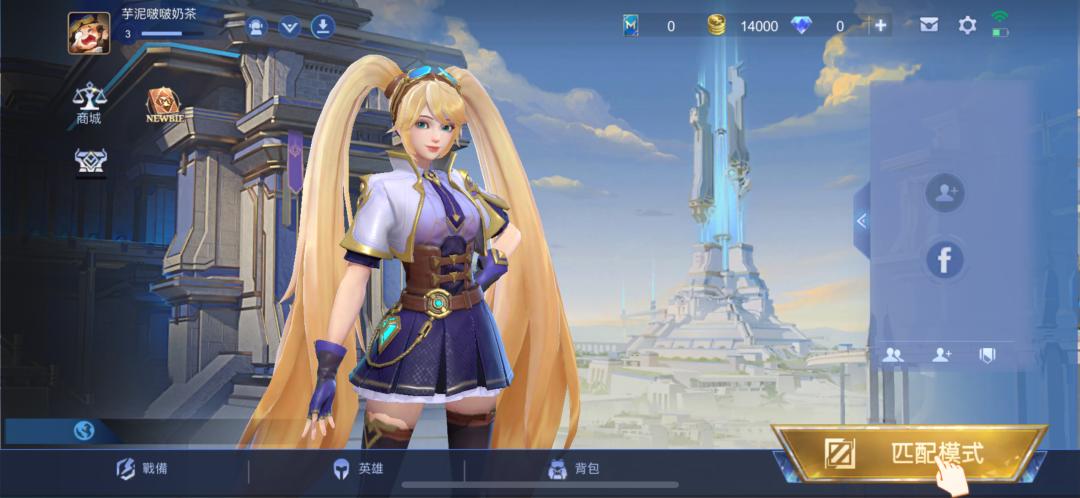
Task: Click the round add friend button
Action: tap(944, 194)
